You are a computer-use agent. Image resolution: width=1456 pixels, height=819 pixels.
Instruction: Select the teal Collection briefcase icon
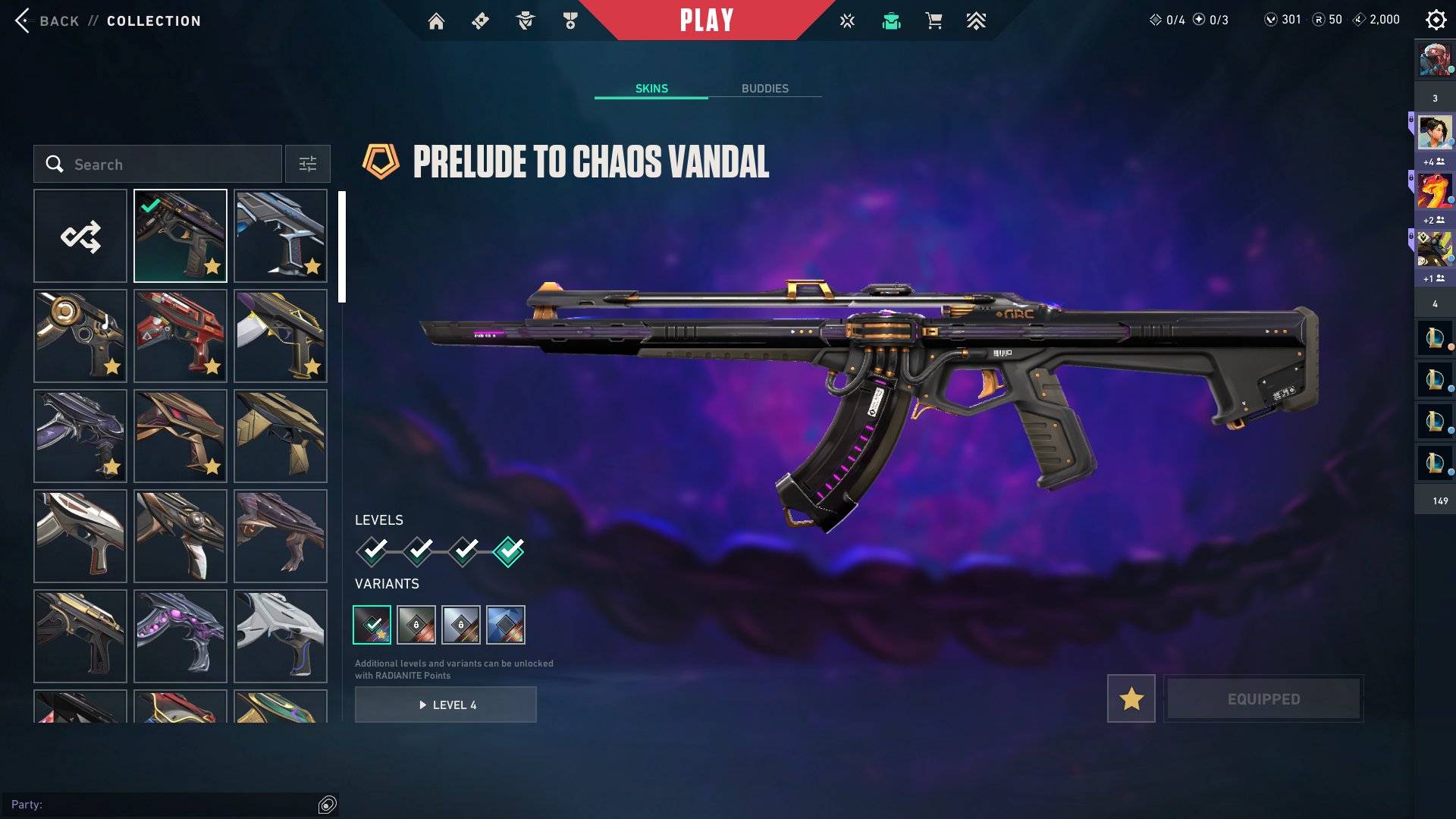click(x=891, y=20)
